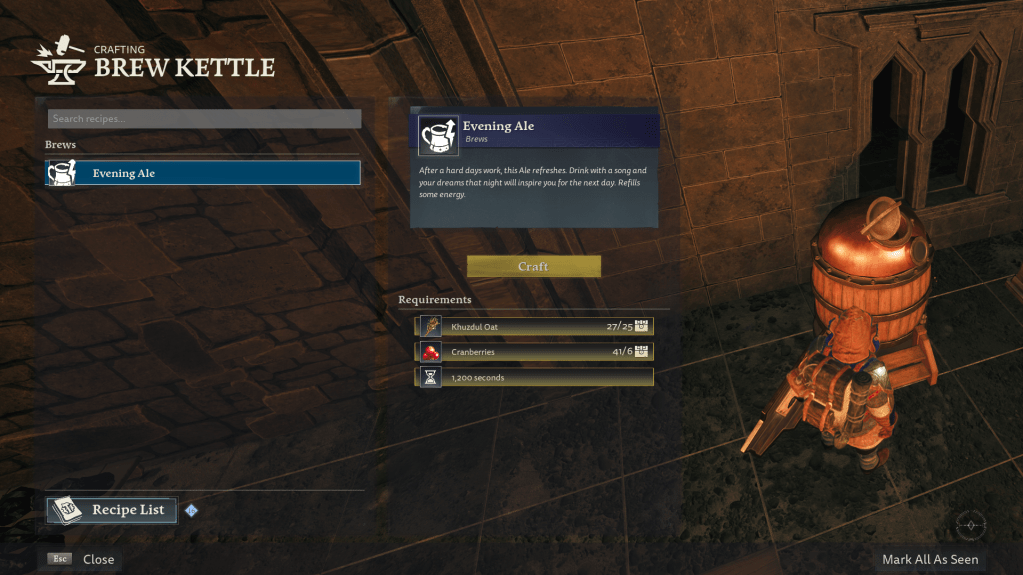Craft the Evening Ale

point(533,267)
